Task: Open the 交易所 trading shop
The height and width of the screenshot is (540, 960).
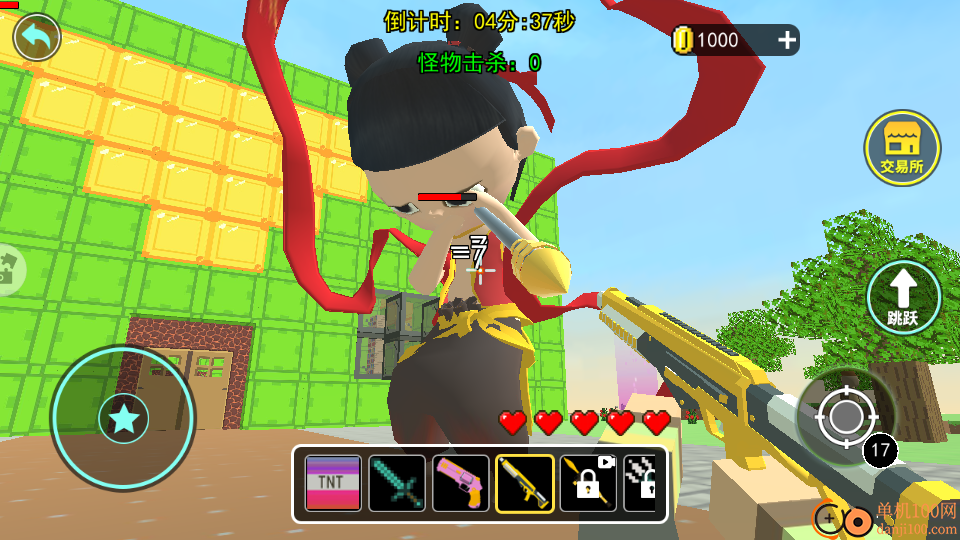Action: pyautogui.click(x=902, y=148)
